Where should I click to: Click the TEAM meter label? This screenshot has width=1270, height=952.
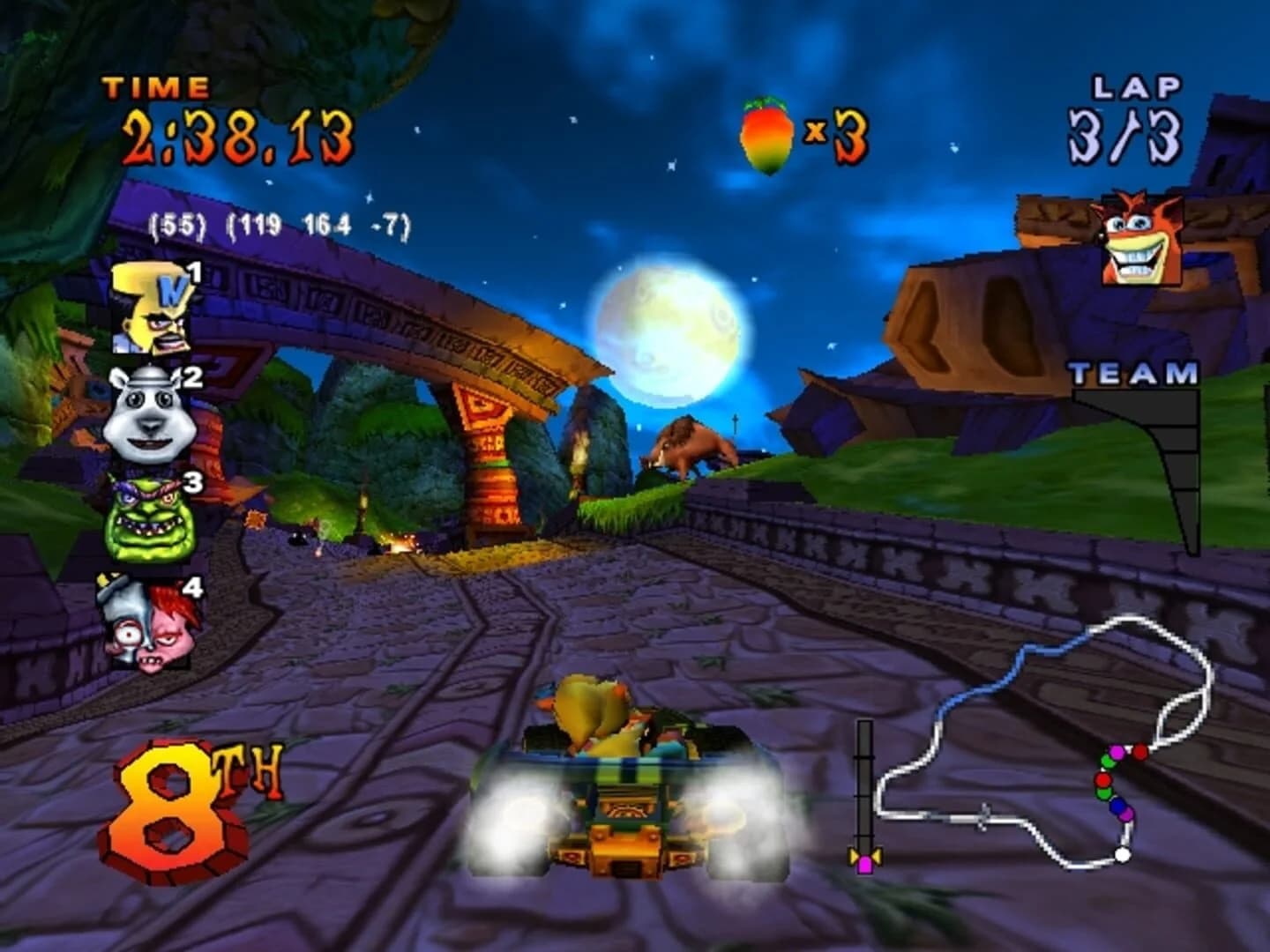1132,374
